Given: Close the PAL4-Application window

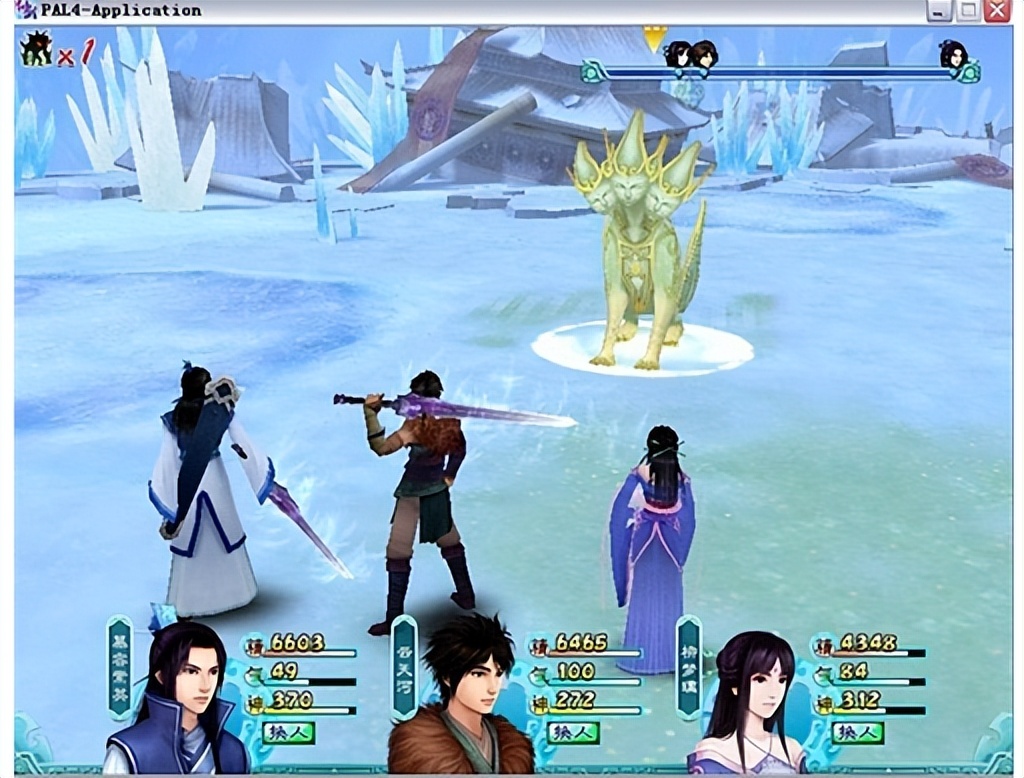Looking at the screenshot, I should tap(996, 11).
